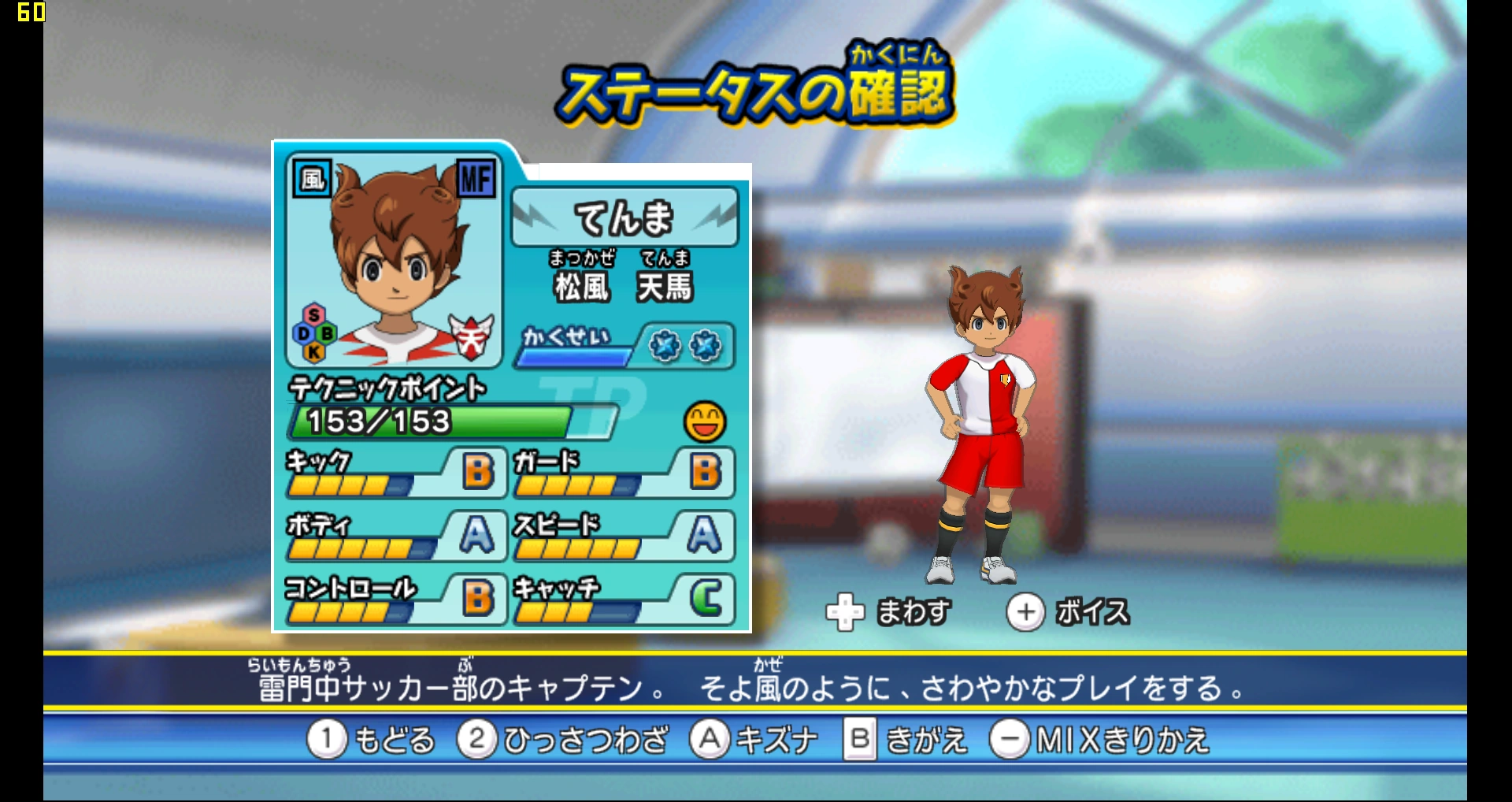Select the てんま name banner
The width and height of the screenshot is (1512, 802).
[x=626, y=218]
